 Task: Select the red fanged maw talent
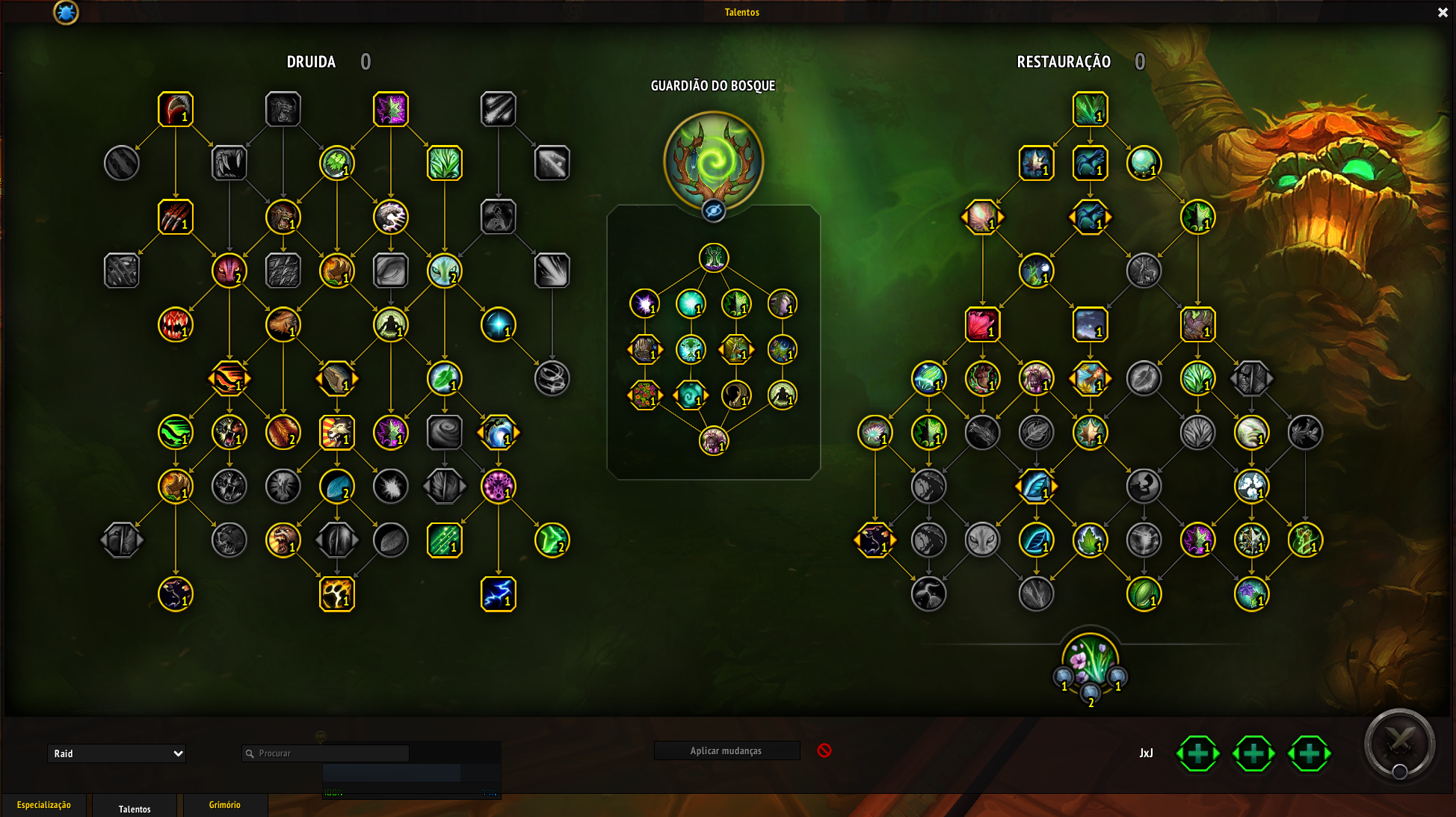[176, 325]
